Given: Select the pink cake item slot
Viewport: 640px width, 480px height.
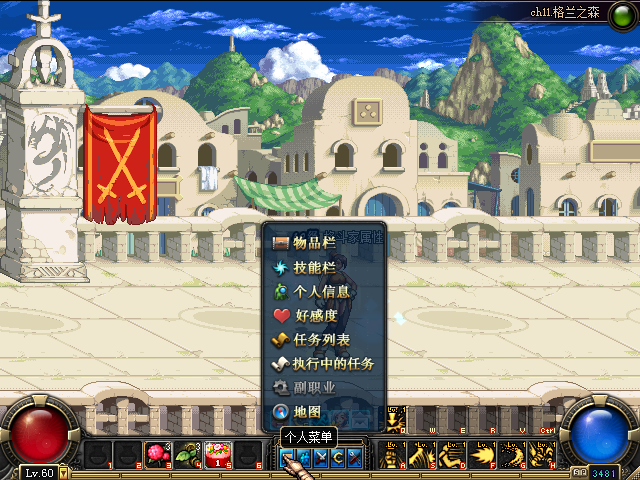Looking at the screenshot, I should [x=218, y=455].
